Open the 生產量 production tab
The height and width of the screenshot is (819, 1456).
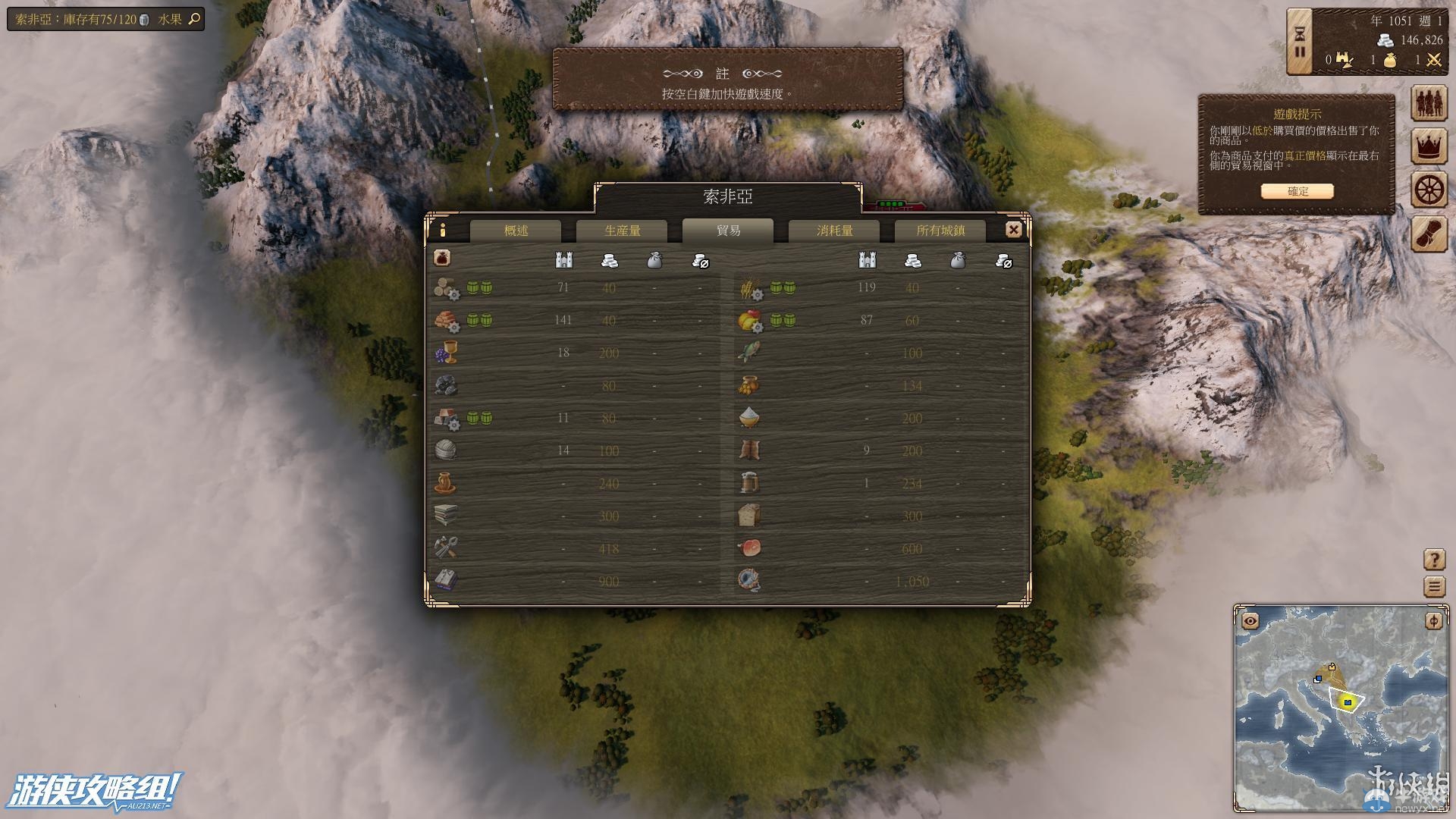point(622,231)
